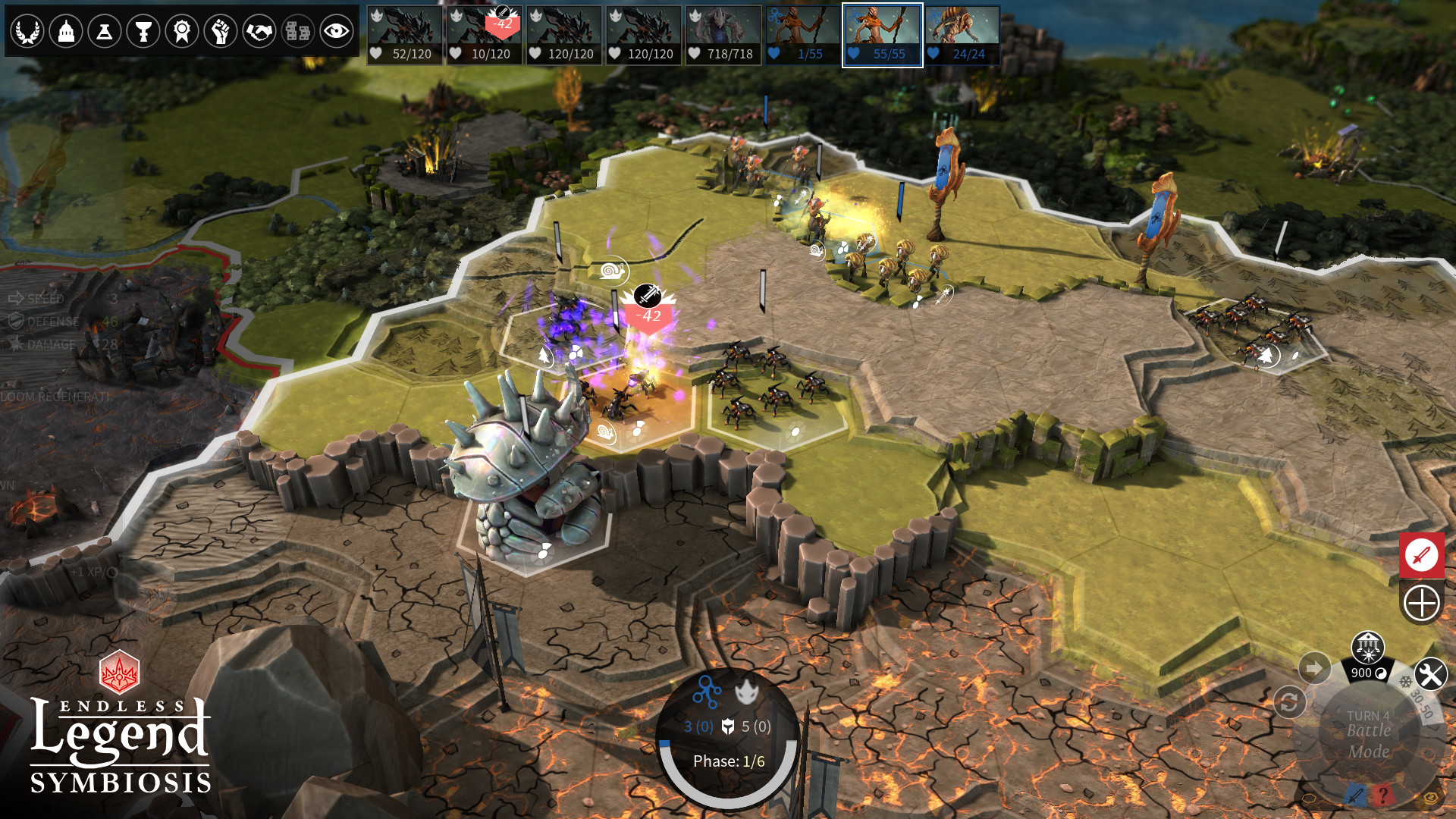Click the arrow end-turn button

[x=1314, y=668]
